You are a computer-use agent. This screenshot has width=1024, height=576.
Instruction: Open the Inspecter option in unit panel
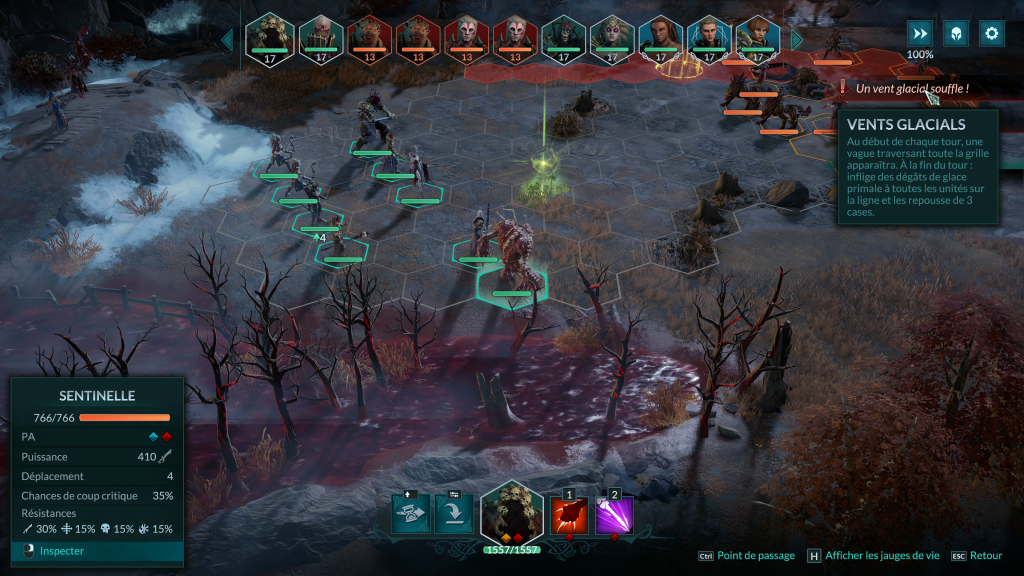point(62,551)
